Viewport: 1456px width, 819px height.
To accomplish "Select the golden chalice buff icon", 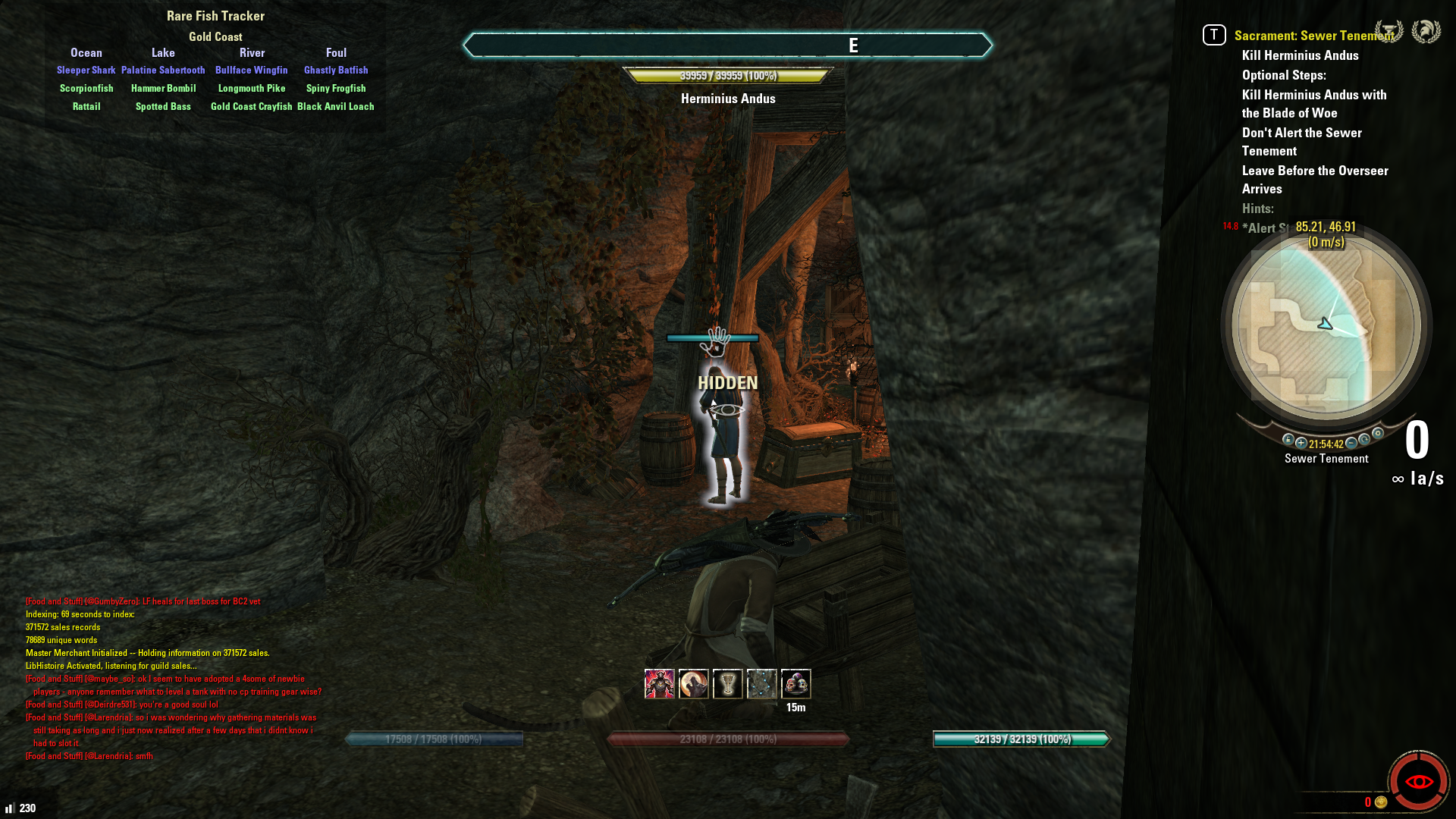I will click(727, 684).
